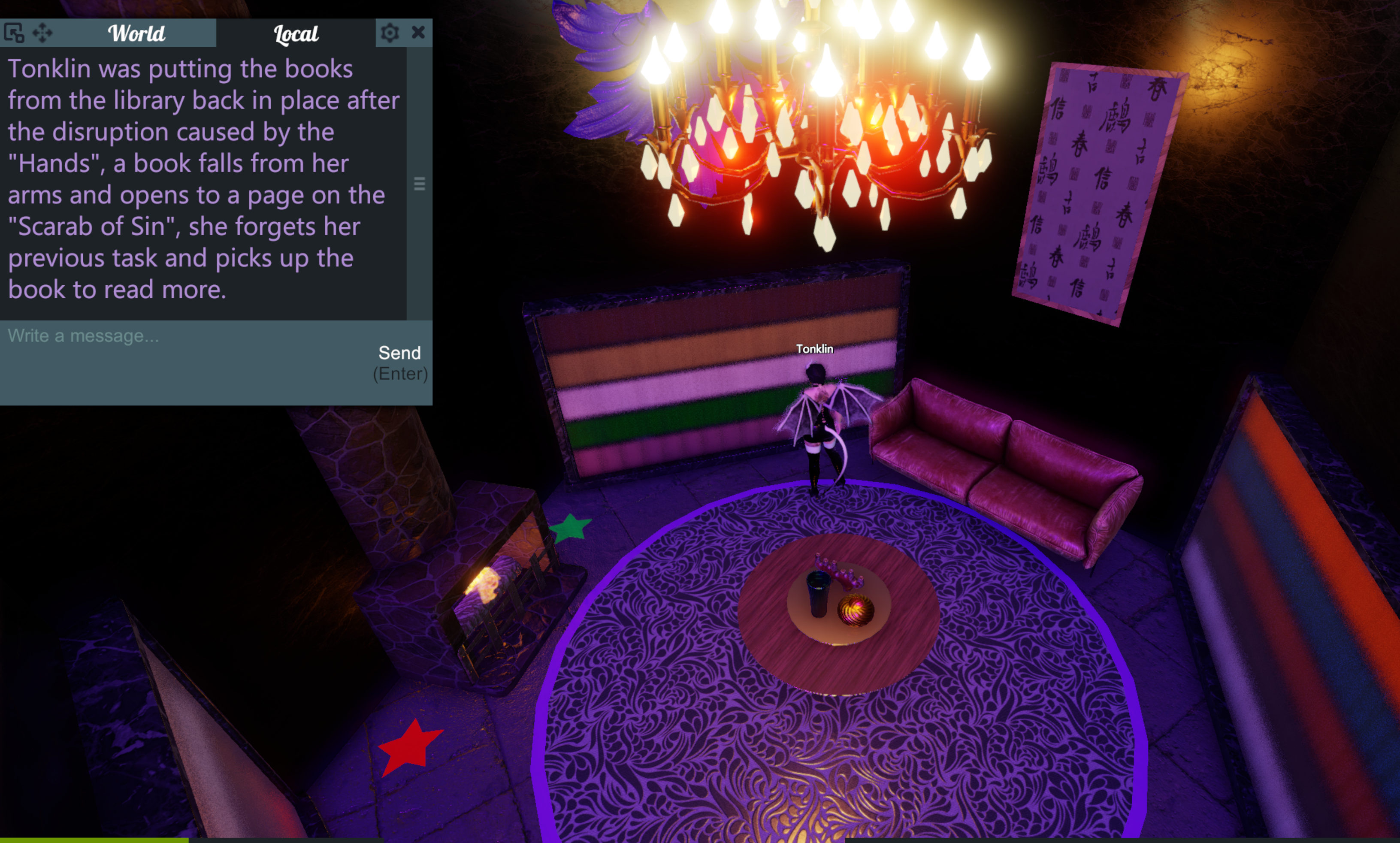Image resolution: width=1400 pixels, height=843 pixels.
Task: Click the chat pop-out window icon
Action: pyautogui.click(x=14, y=33)
